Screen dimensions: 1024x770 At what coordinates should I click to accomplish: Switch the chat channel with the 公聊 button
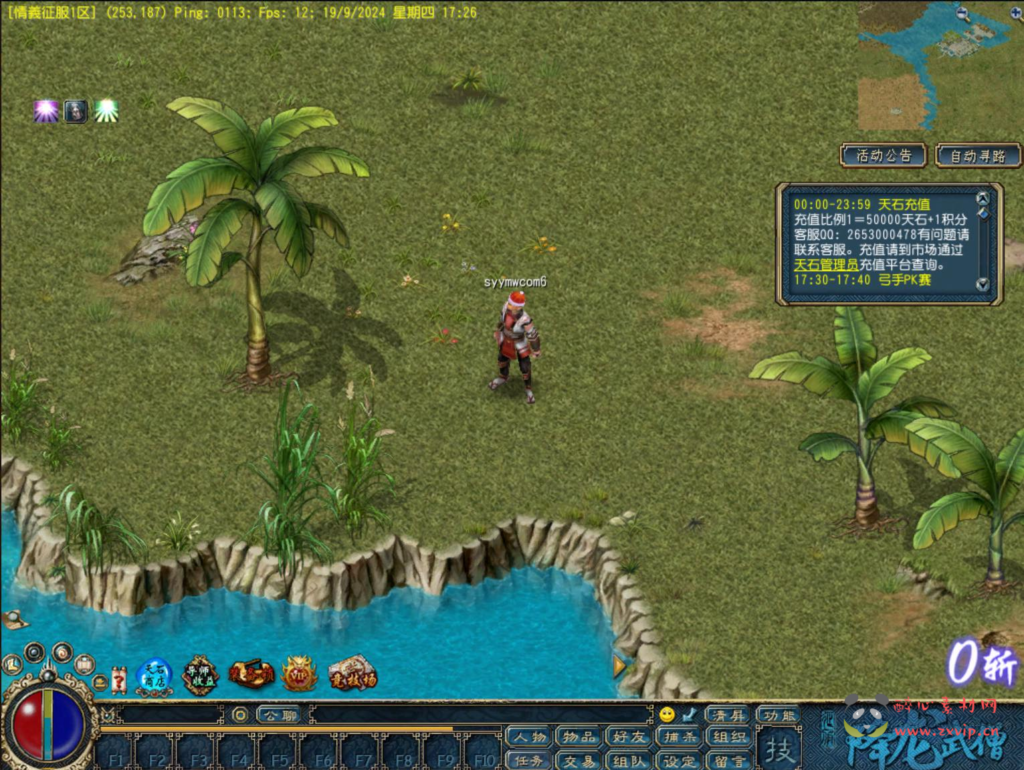click(277, 715)
